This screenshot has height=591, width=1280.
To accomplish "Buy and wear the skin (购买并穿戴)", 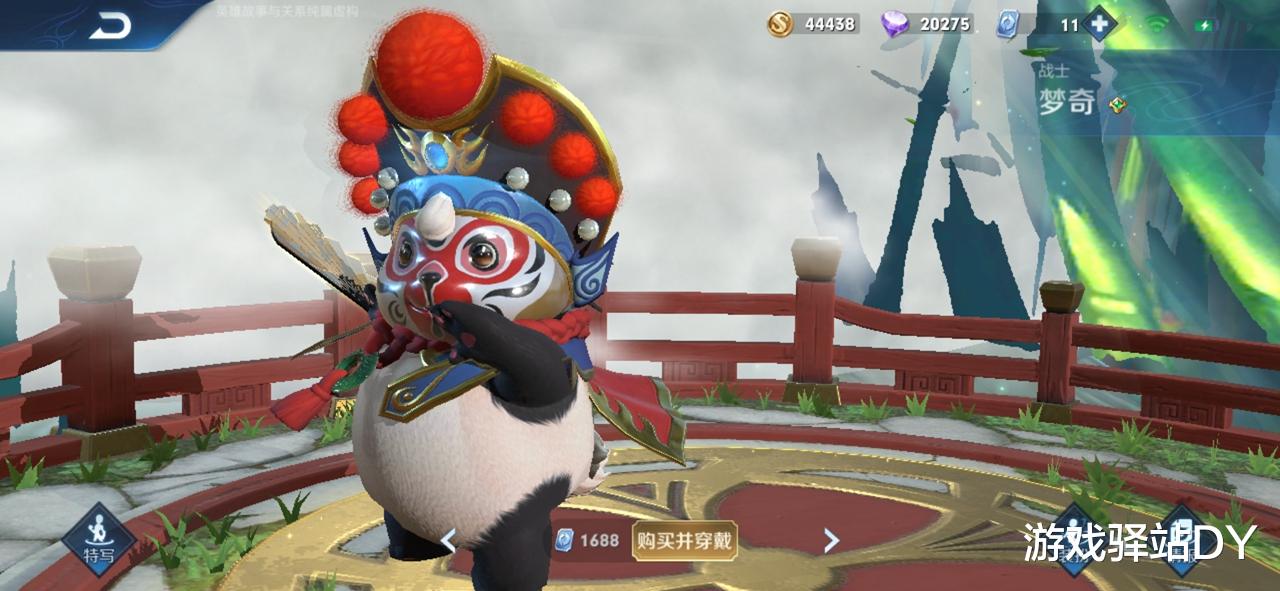I will click(x=685, y=540).
